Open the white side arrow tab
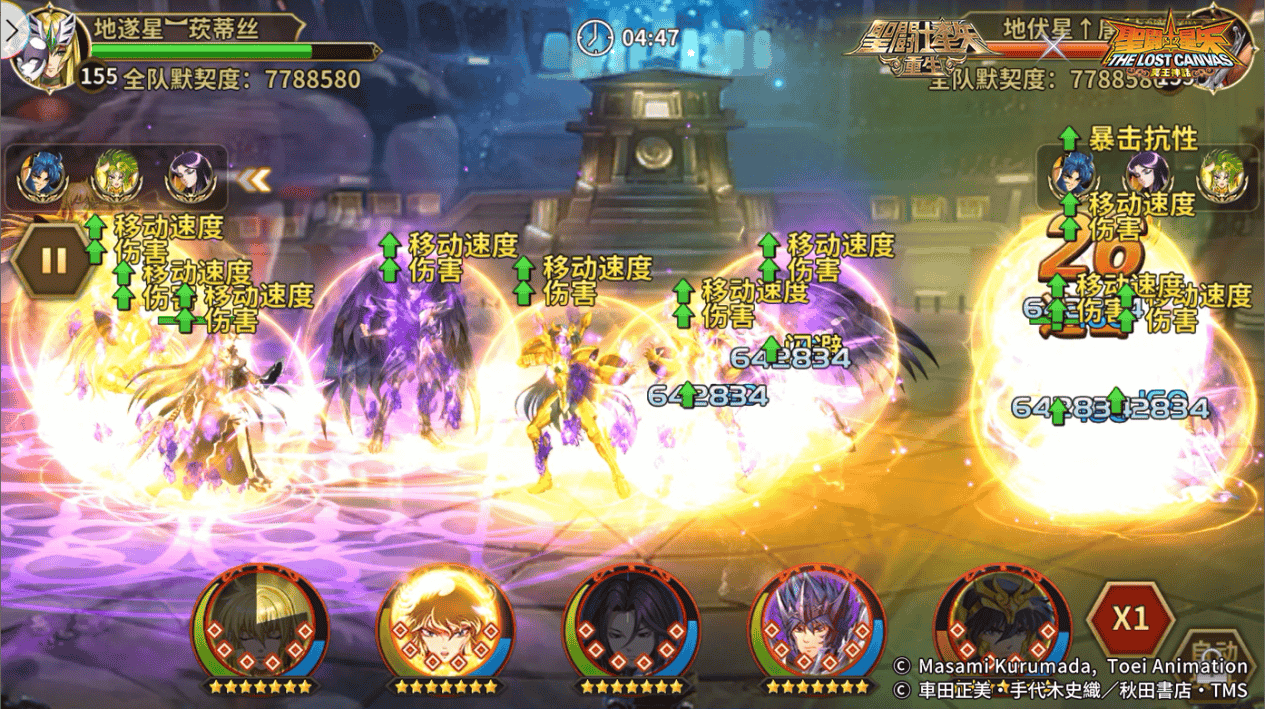Image resolution: width=1265 pixels, height=709 pixels. pos(11,29)
